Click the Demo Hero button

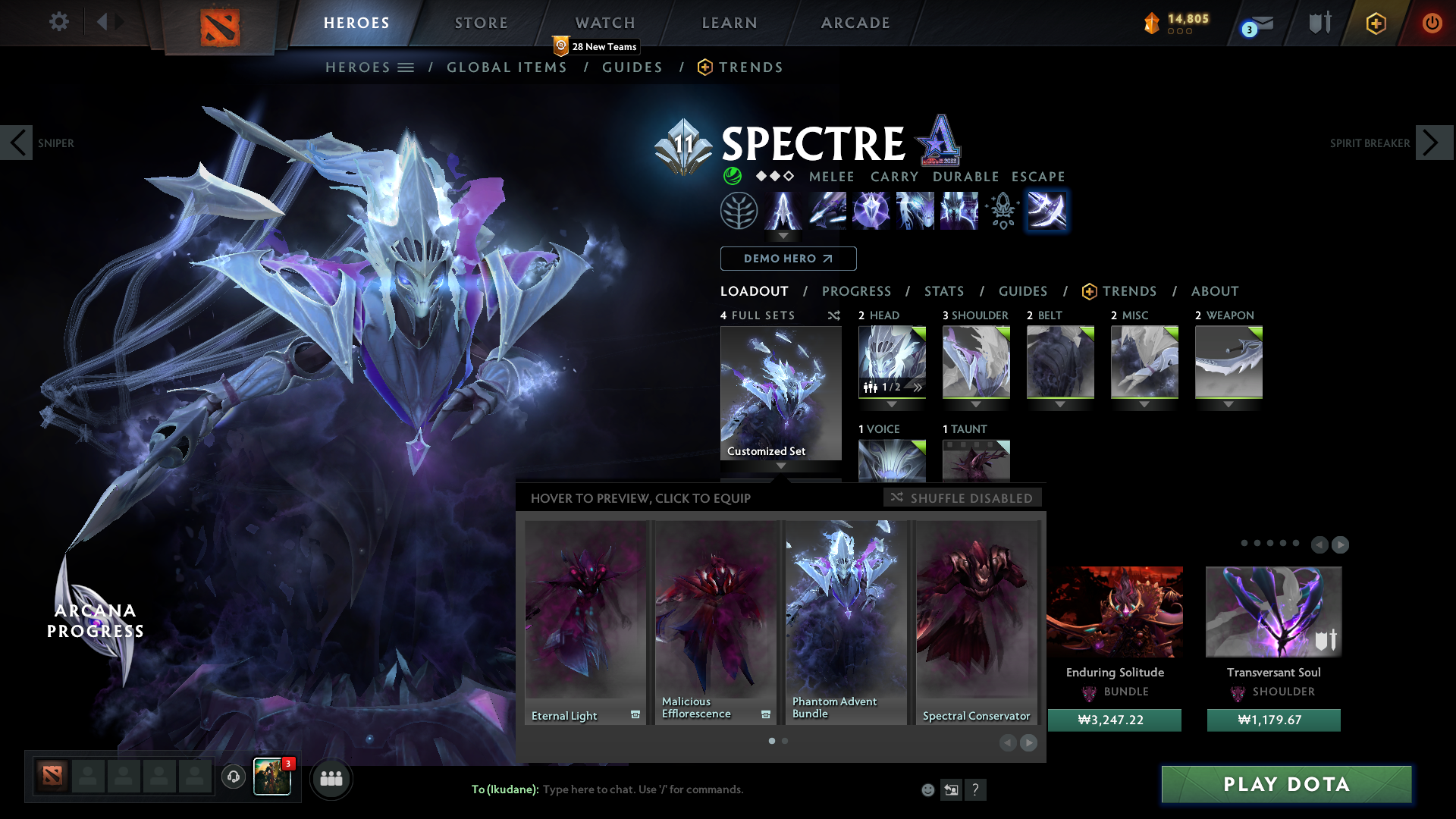point(788,259)
